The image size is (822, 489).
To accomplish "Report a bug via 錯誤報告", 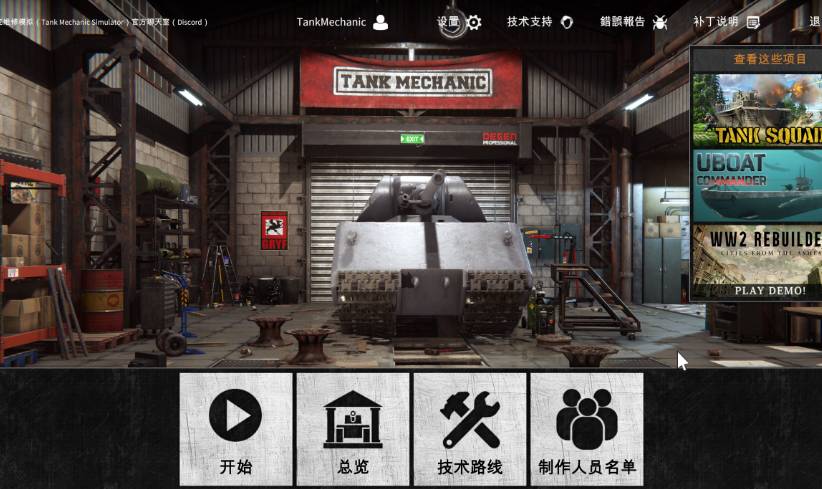I will click(634, 22).
